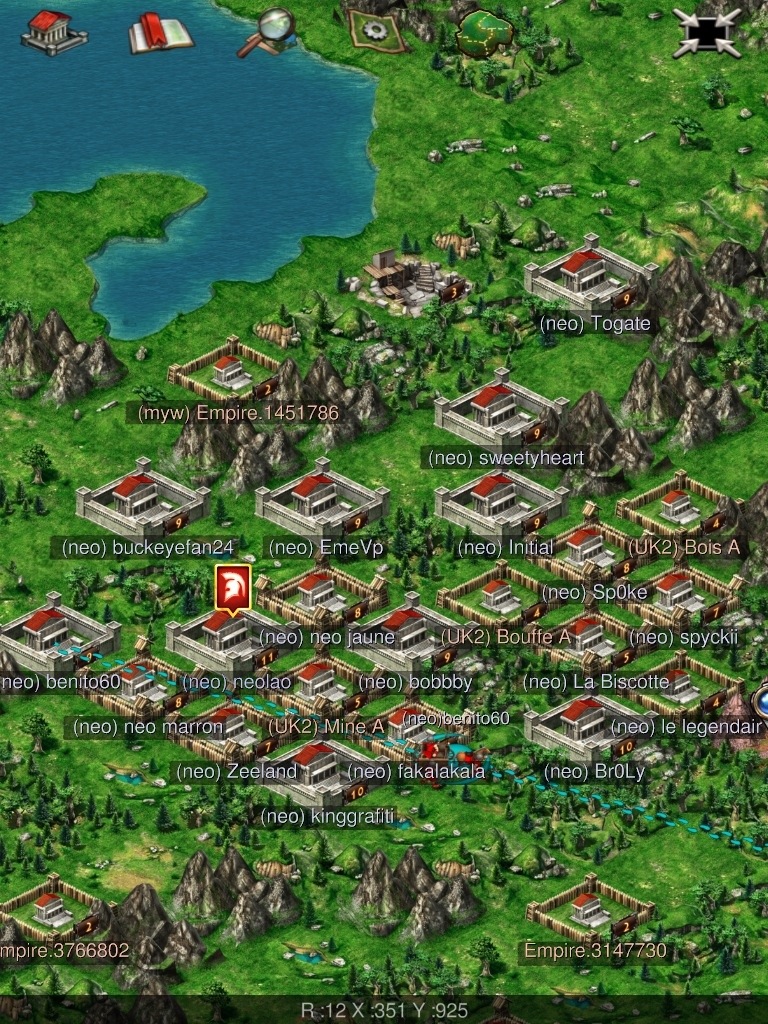The height and width of the screenshot is (1024, 768).
Task: Show the green territory map
Action: pyautogui.click(x=485, y=33)
